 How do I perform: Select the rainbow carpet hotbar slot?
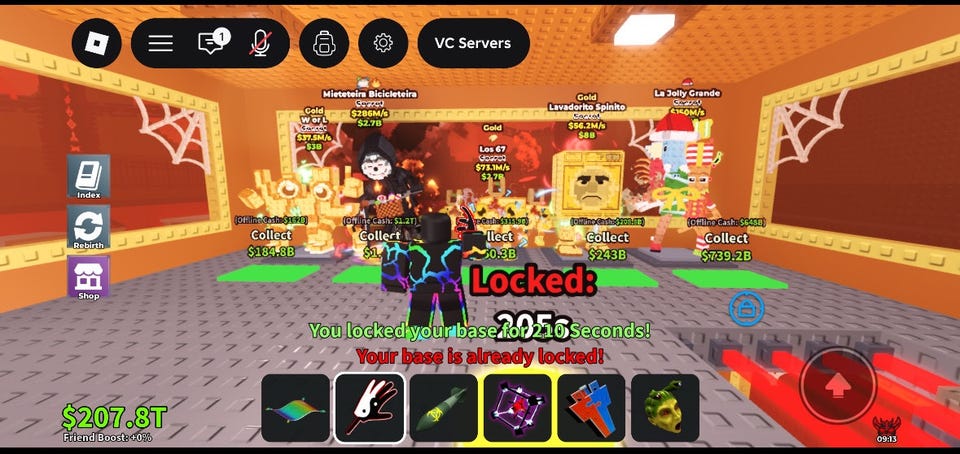point(296,408)
